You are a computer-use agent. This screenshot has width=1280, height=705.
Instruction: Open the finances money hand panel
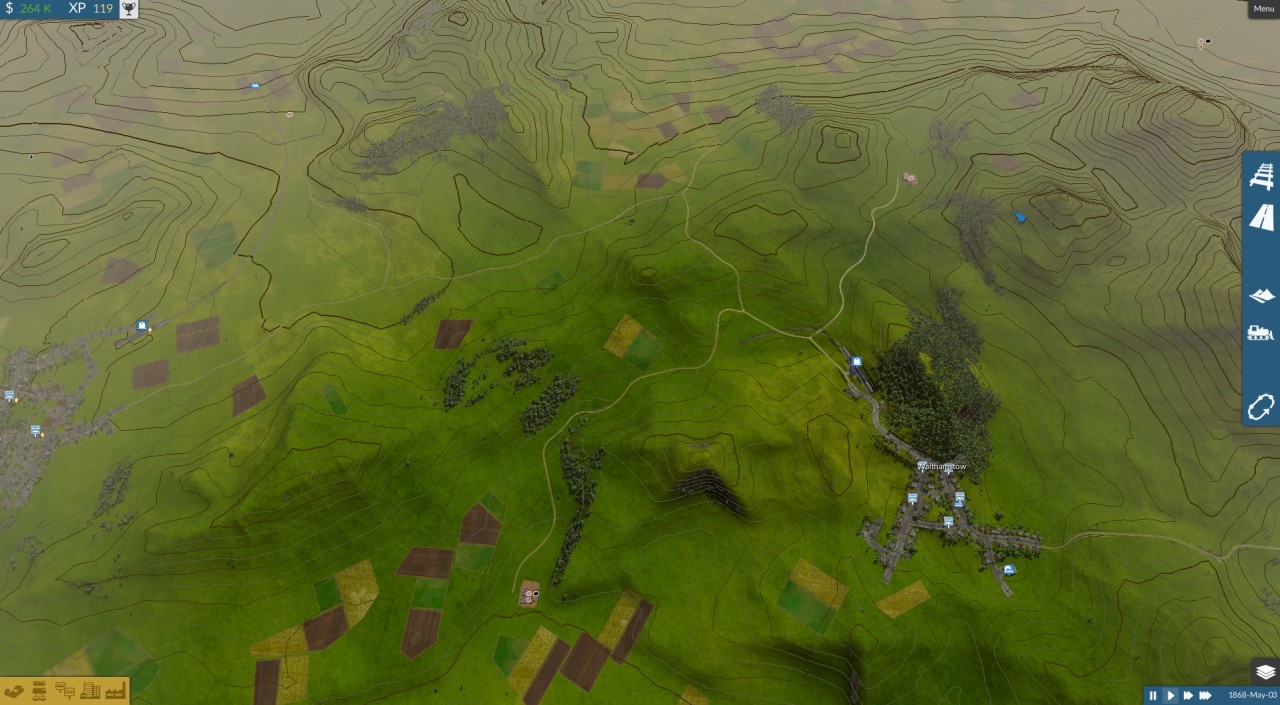point(14,690)
